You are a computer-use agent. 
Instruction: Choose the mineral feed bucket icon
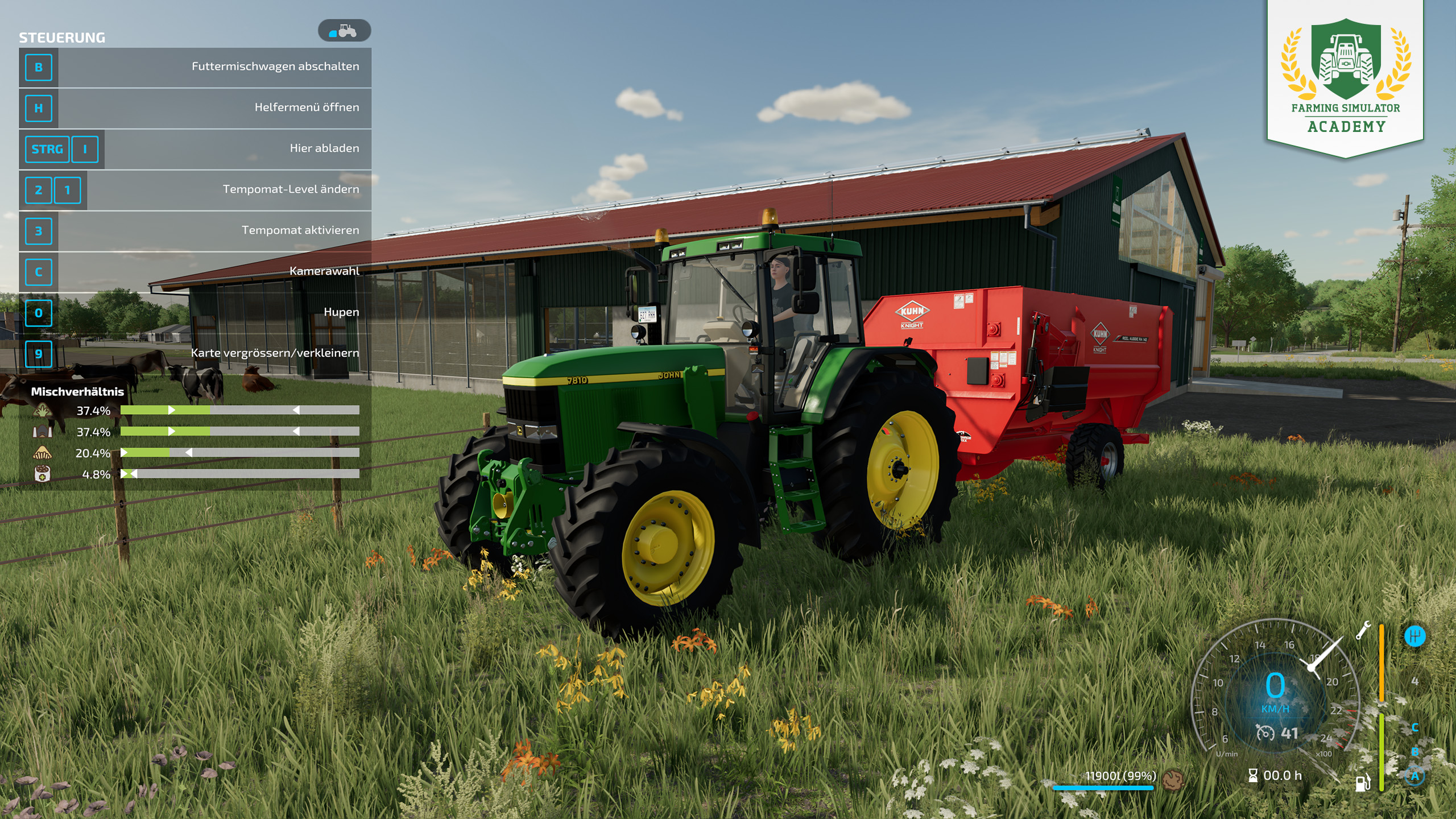coord(43,474)
